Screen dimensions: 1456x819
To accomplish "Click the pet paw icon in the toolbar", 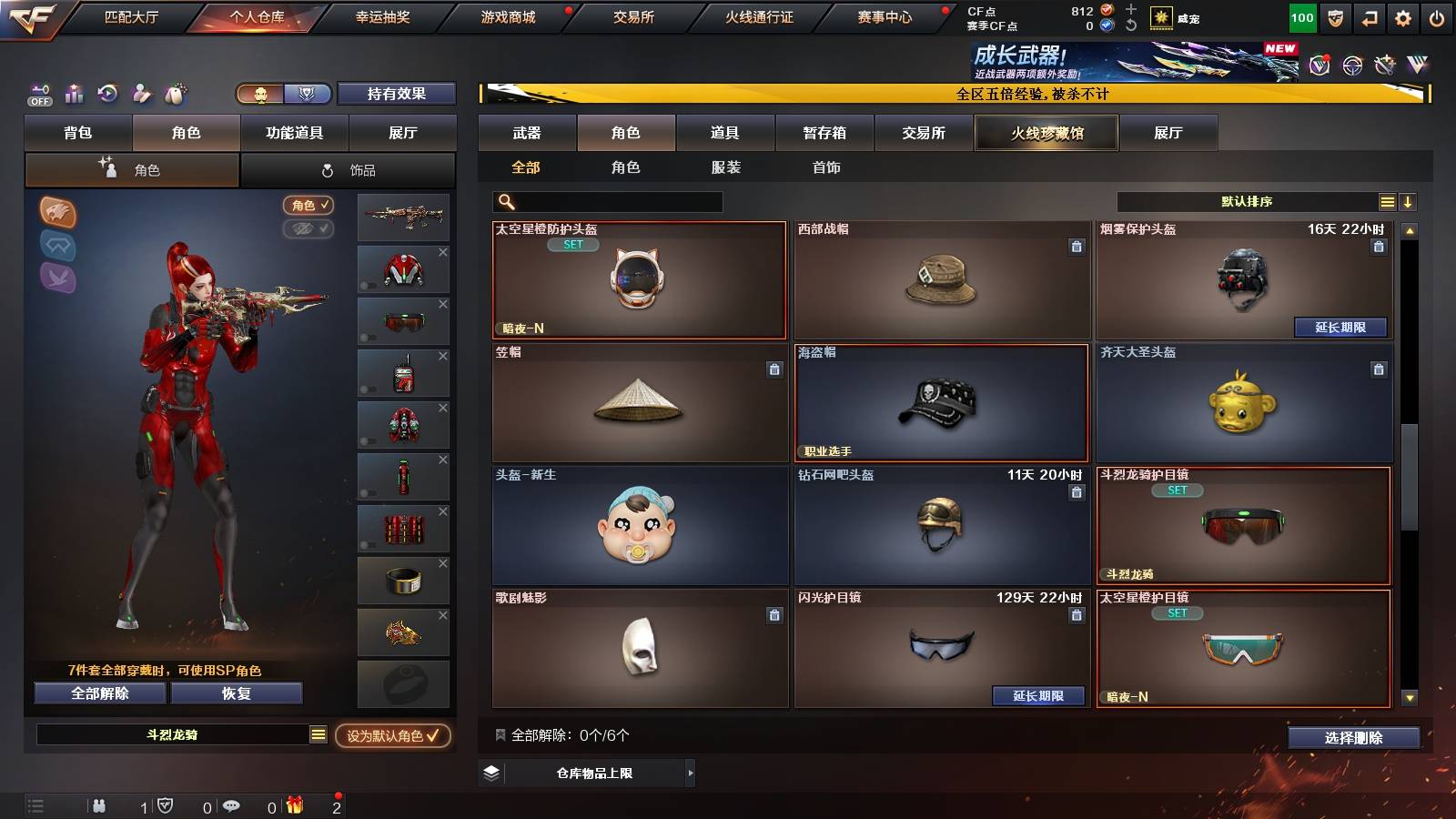I will [172, 95].
